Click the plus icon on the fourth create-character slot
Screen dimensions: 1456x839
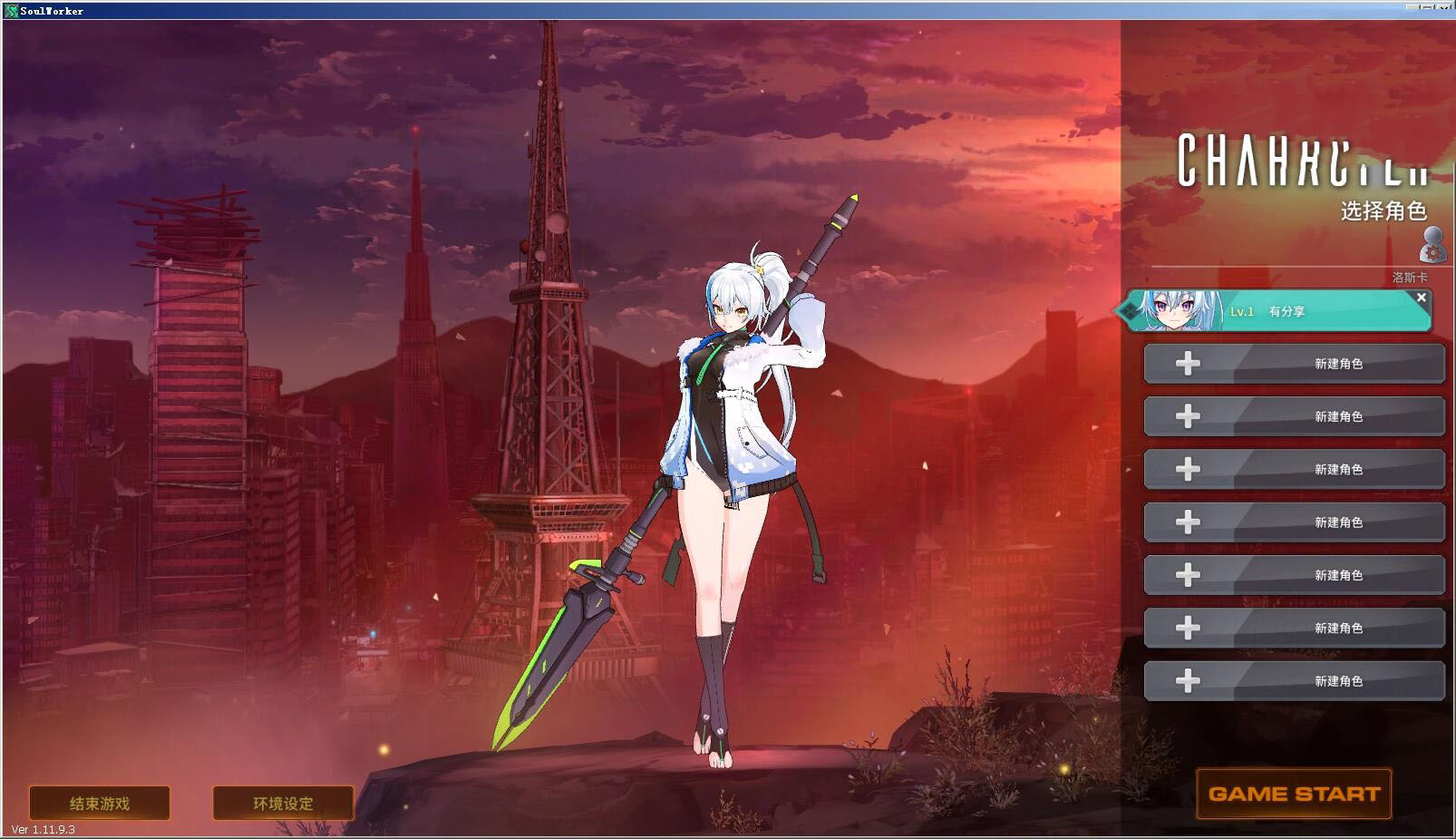point(1188,522)
